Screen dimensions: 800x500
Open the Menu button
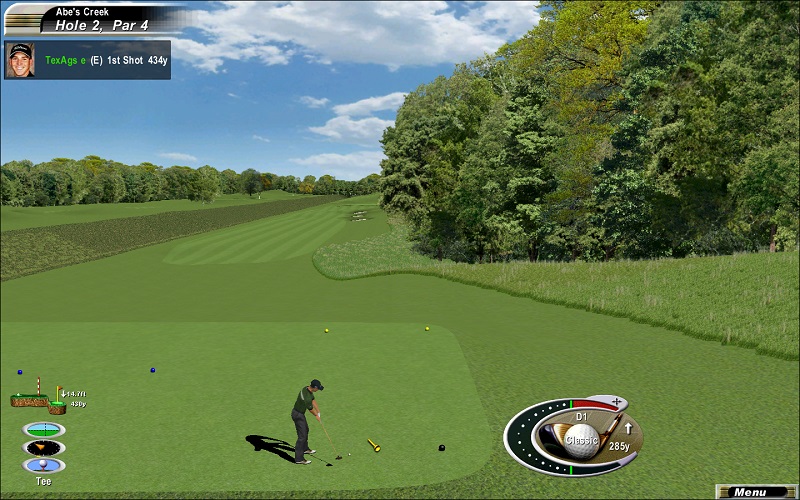pyautogui.click(x=756, y=492)
